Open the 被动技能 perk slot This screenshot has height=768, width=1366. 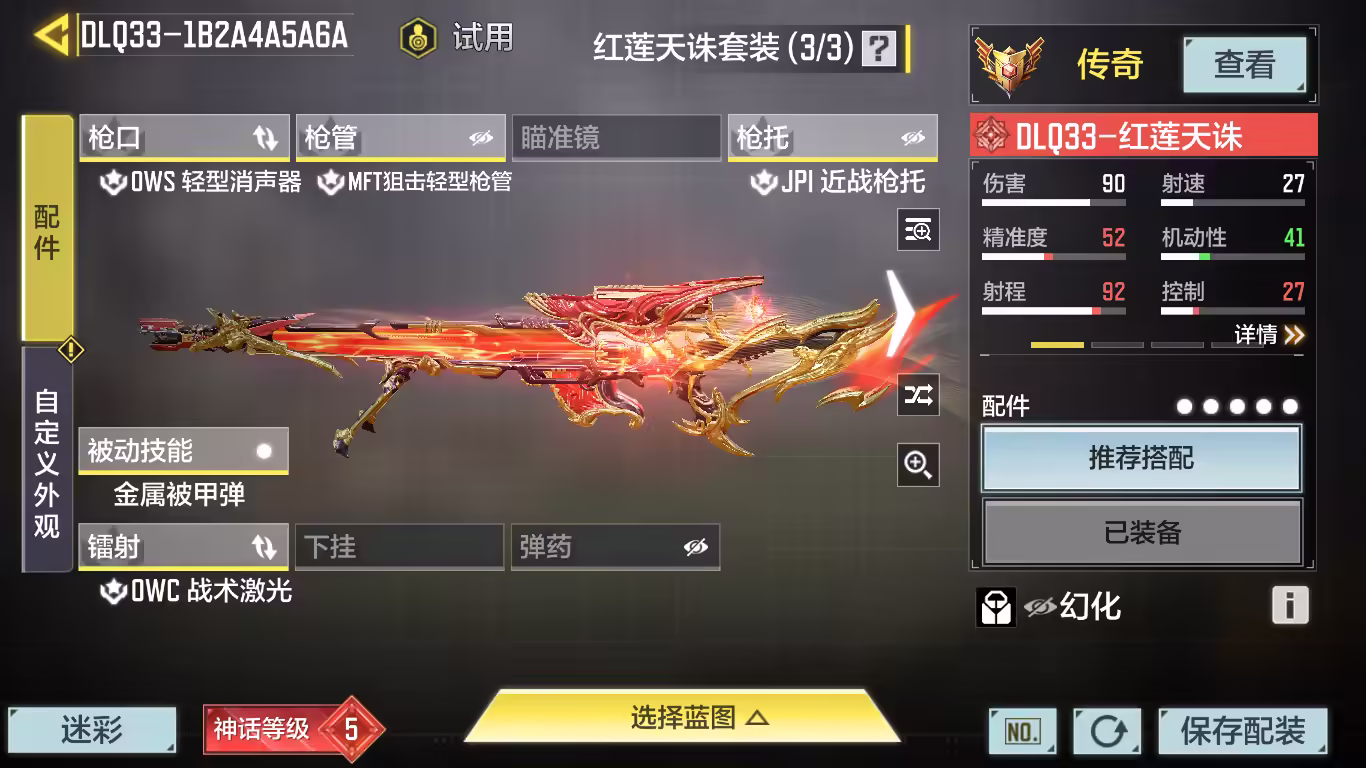click(x=183, y=451)
